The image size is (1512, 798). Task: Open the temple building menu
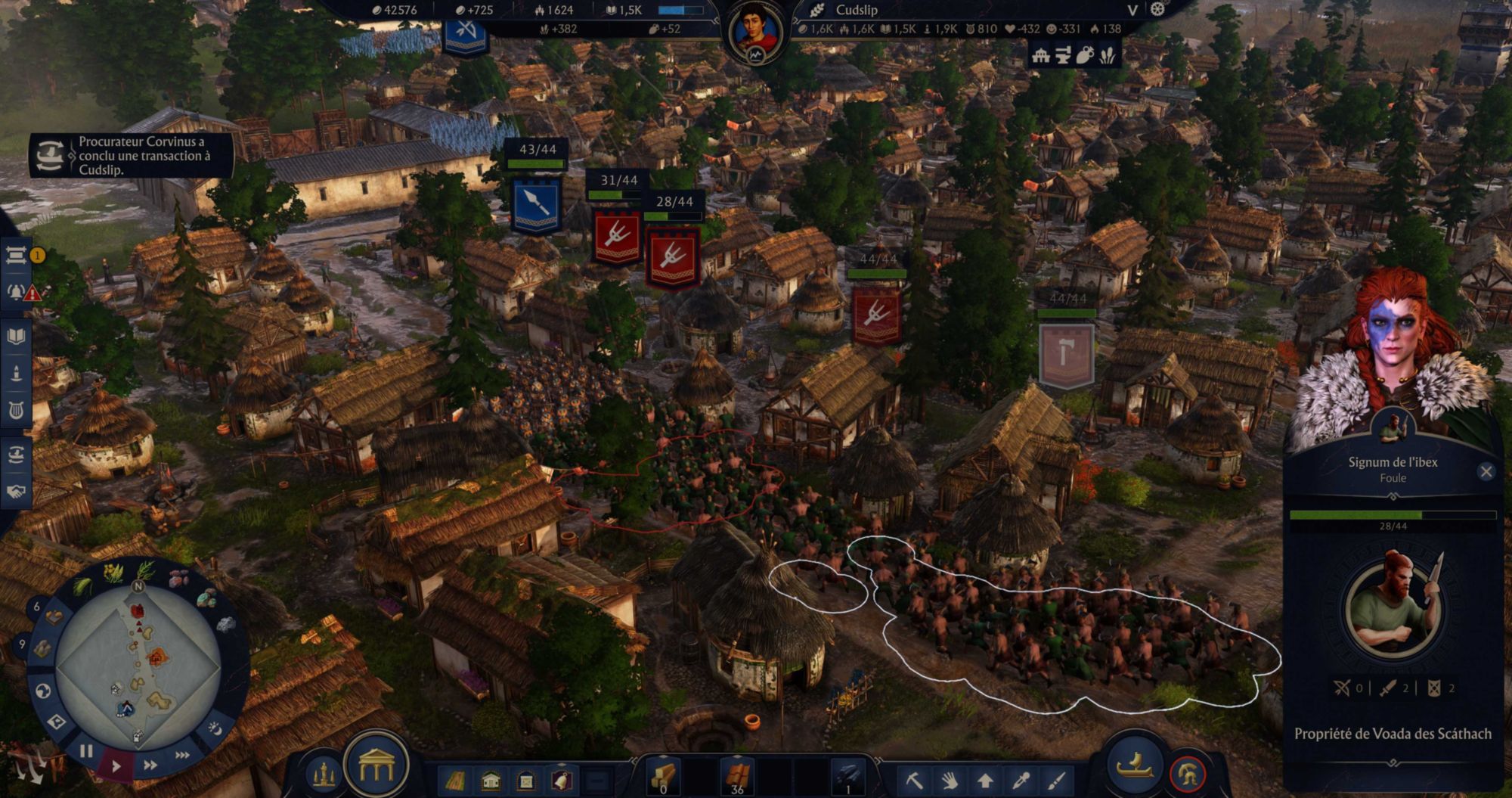click(376, 768)
